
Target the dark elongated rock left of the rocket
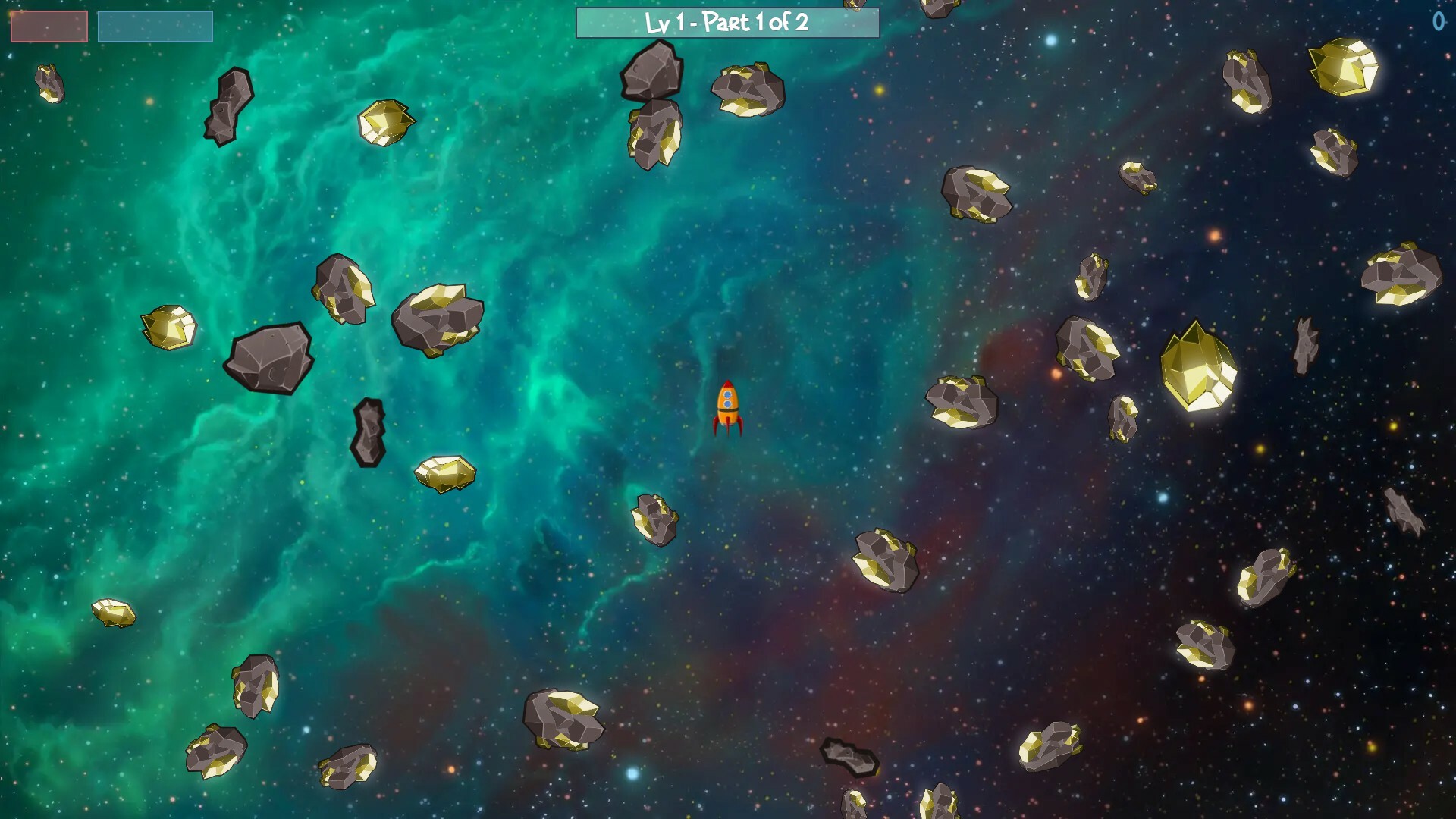click(x=369, y=432)
